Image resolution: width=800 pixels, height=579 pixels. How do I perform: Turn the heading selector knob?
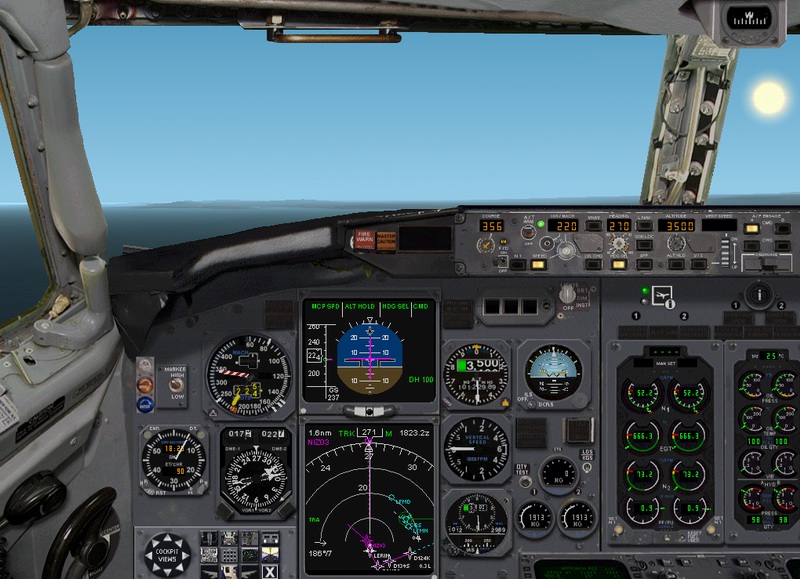pos(619,245)
